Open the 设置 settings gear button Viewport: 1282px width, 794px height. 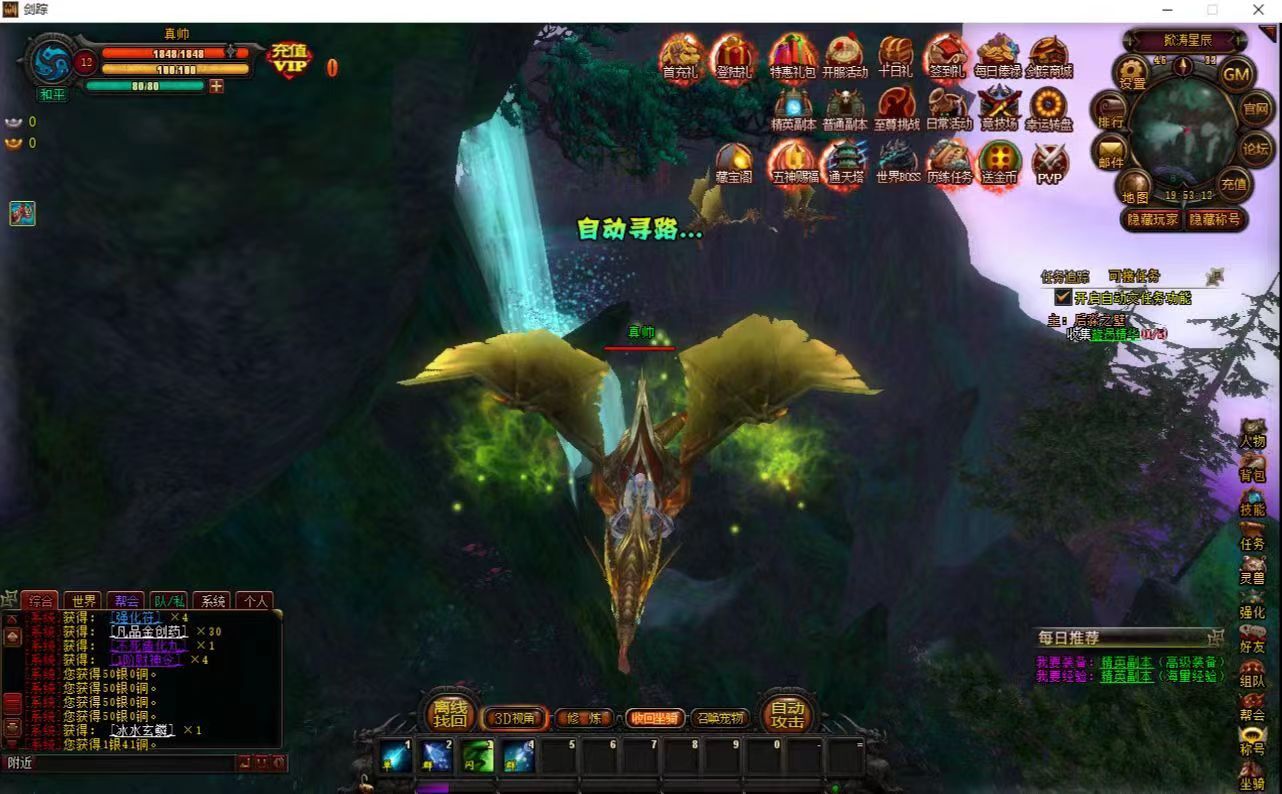pyautogui.click(x=1132, y=74)
